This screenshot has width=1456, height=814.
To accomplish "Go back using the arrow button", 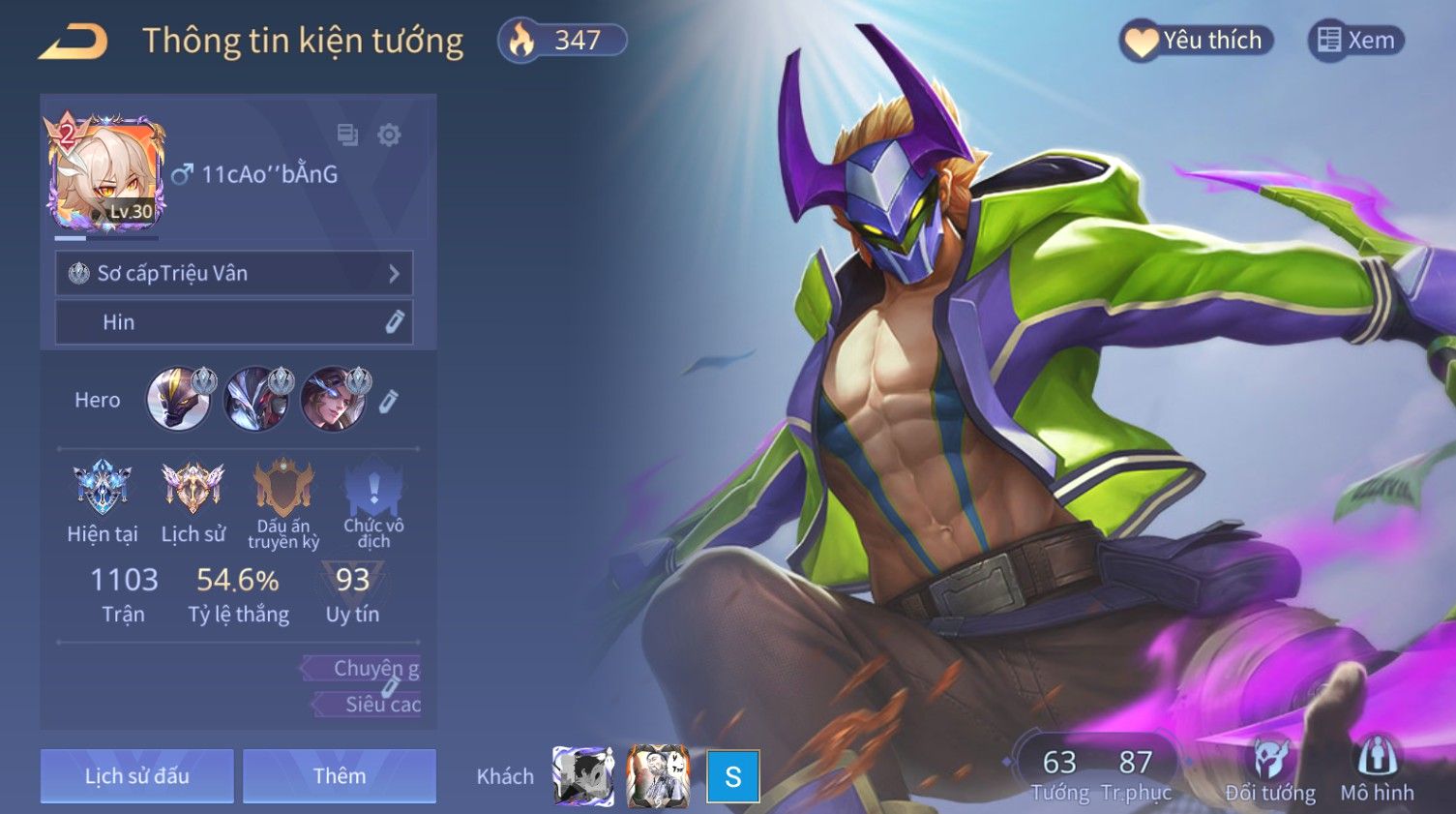I will click(74, 43).
